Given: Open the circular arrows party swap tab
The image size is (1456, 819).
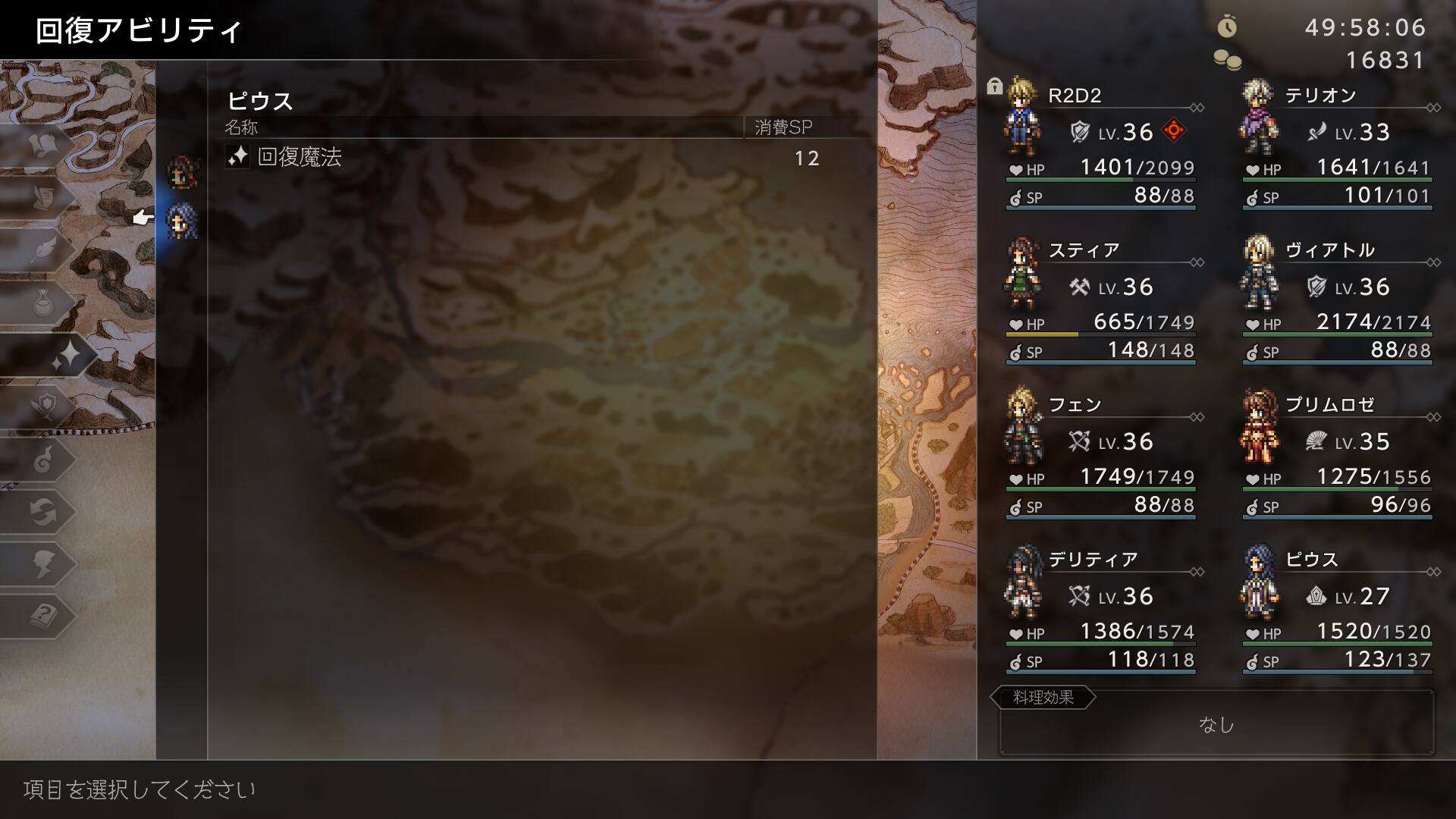Looking at the screenshot, I should point(42,513).
